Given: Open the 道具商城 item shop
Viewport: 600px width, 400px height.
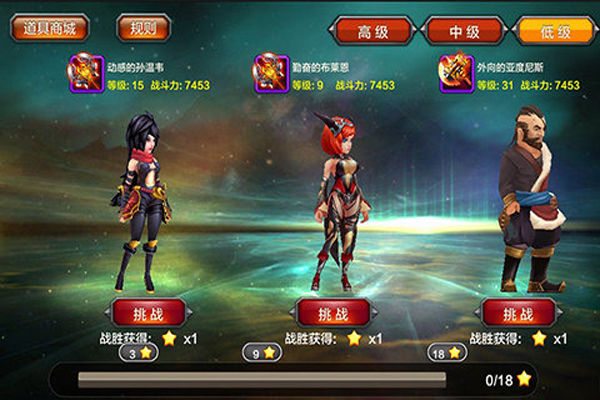Looking at the screenshot, I should pyautogui.click(x=50, y=28).
